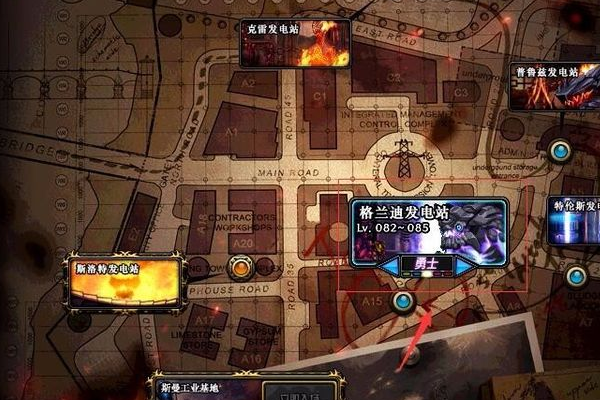600x400 pixels.
Task: Click the blue orb marker below 格兰迪发电站
Action: tap(403, 300)
